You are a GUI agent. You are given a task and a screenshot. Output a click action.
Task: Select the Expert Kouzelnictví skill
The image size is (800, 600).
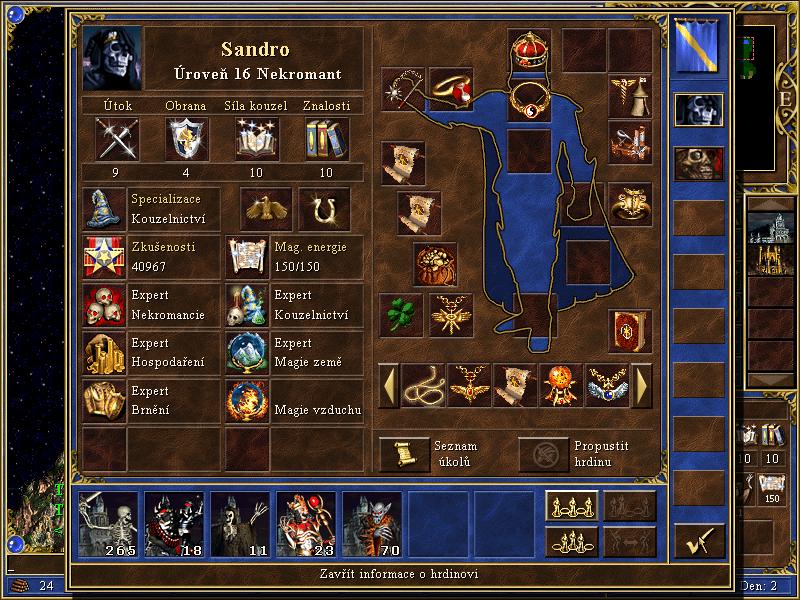pos(248,305)
